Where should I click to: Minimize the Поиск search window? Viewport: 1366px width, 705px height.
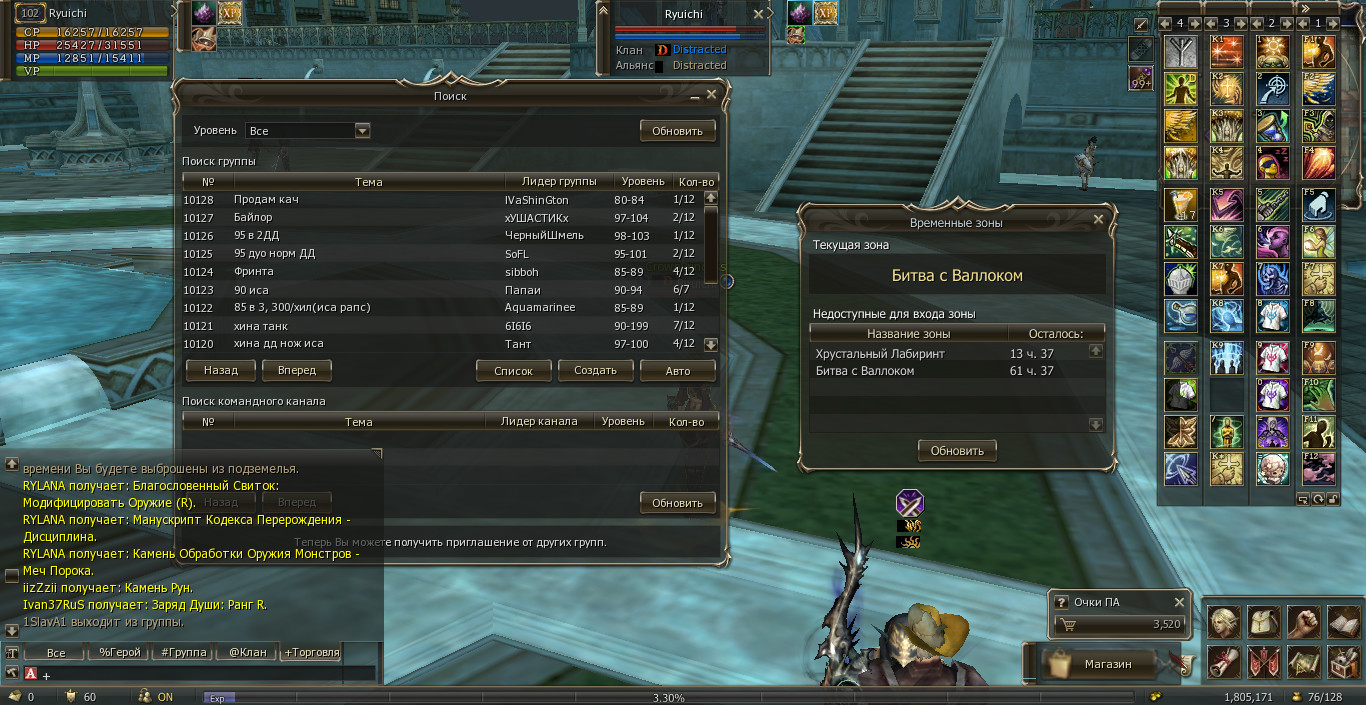695,96
